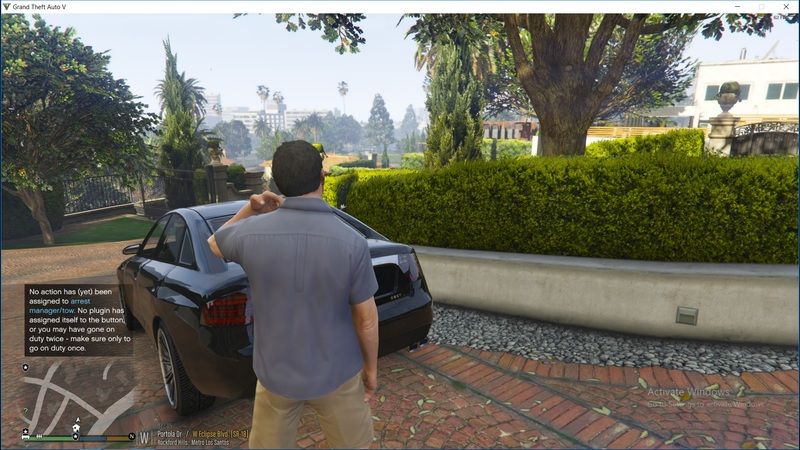This screenshot has height=450, width=800.
Task: Click the north 'N' compass marker on minimap
Action: (x=131, y=437)
